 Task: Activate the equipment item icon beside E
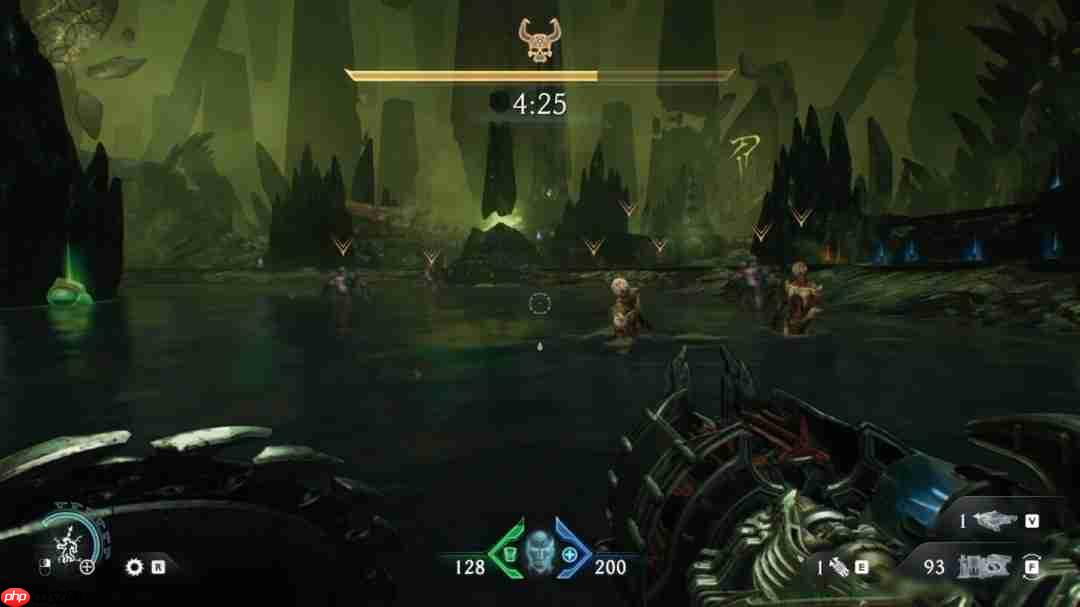coord(836,567)
